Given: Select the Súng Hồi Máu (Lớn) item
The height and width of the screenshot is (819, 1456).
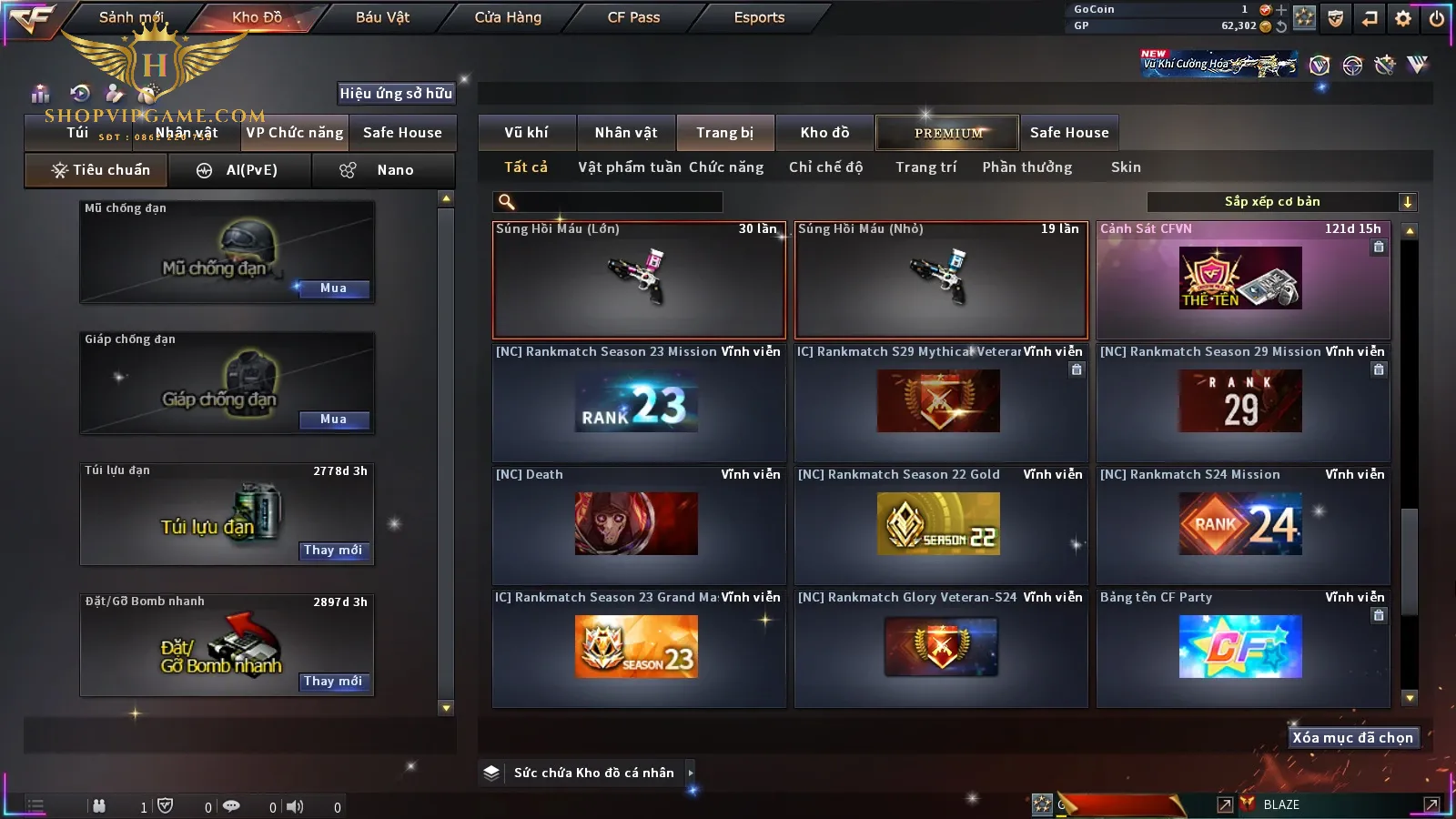Looking at the screenshot, I should (x=639, y=280).
